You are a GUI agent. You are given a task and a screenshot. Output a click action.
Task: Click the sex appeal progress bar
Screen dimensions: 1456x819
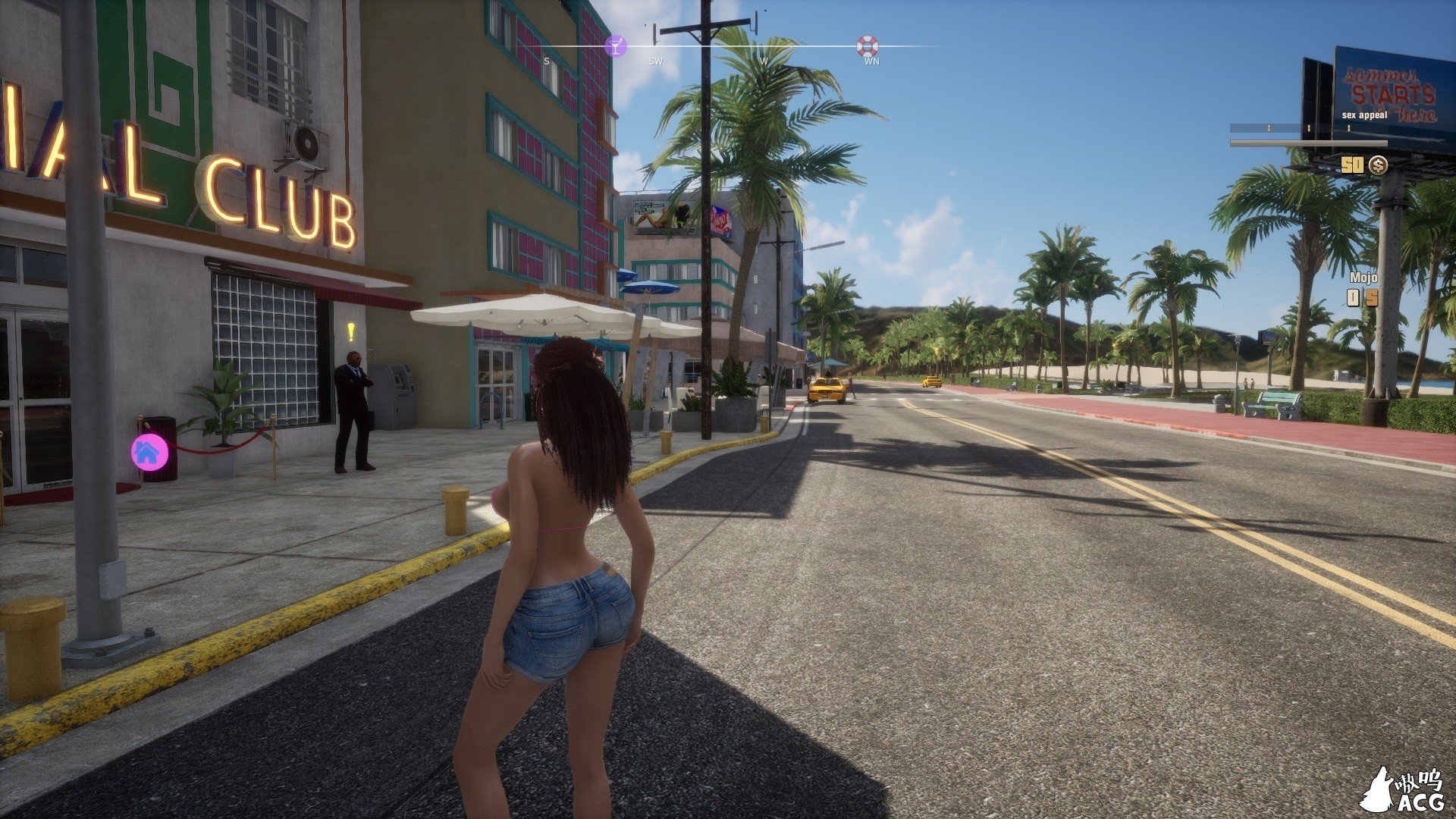tap(1307, 143)
